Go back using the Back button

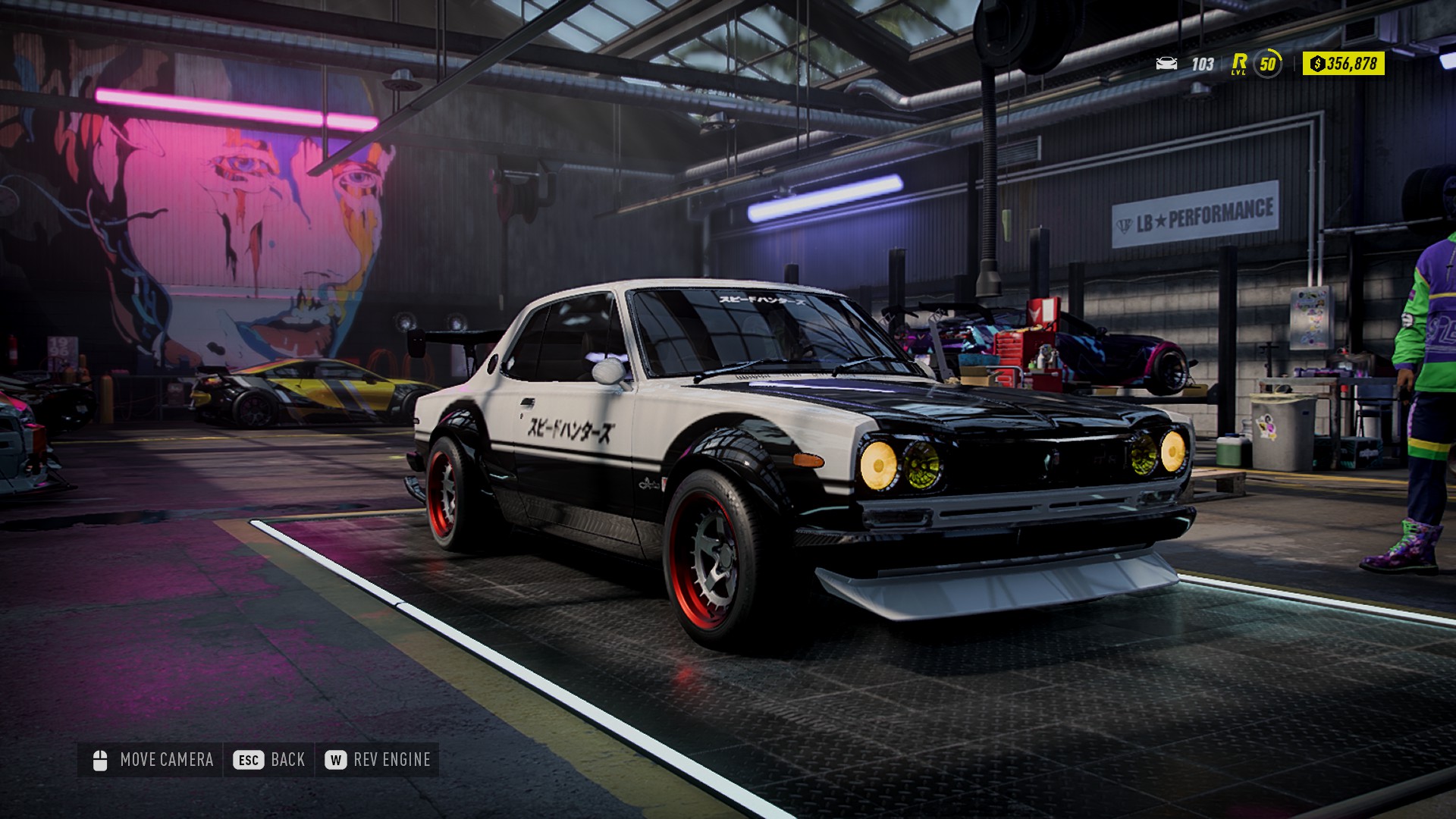coord(269,760)
